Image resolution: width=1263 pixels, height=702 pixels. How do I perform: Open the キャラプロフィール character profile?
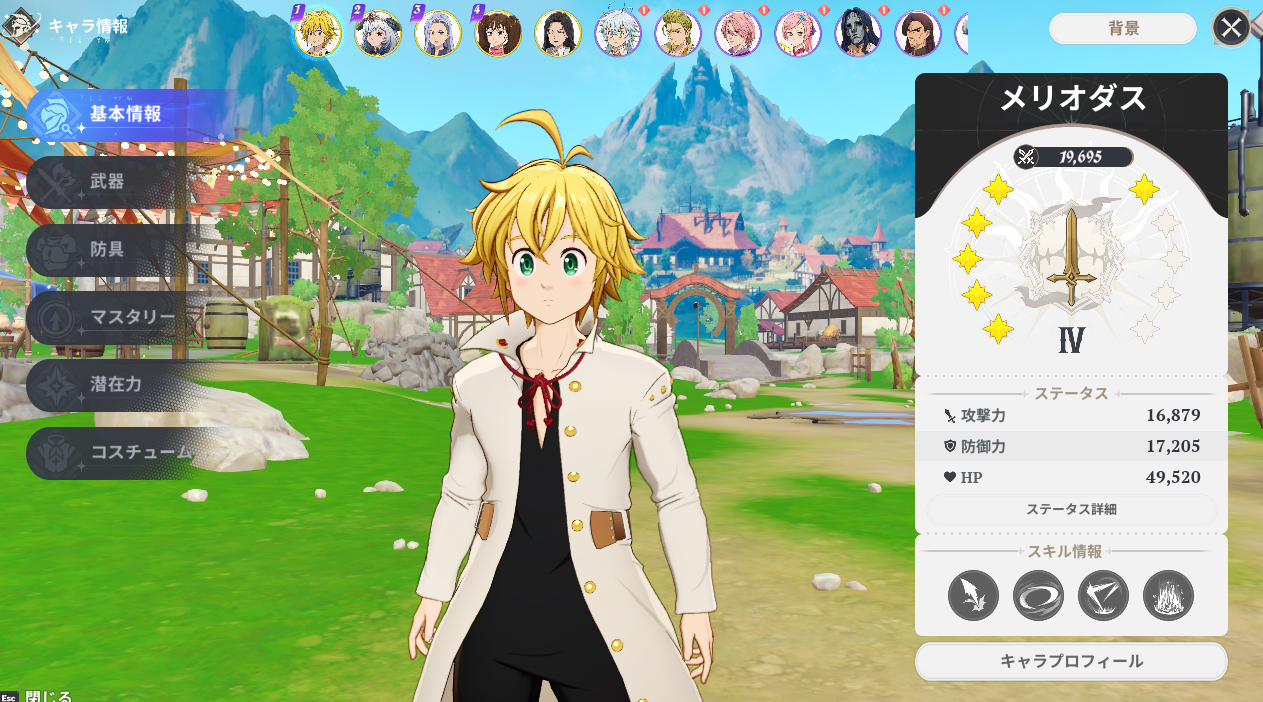(x=1071, y=661)
